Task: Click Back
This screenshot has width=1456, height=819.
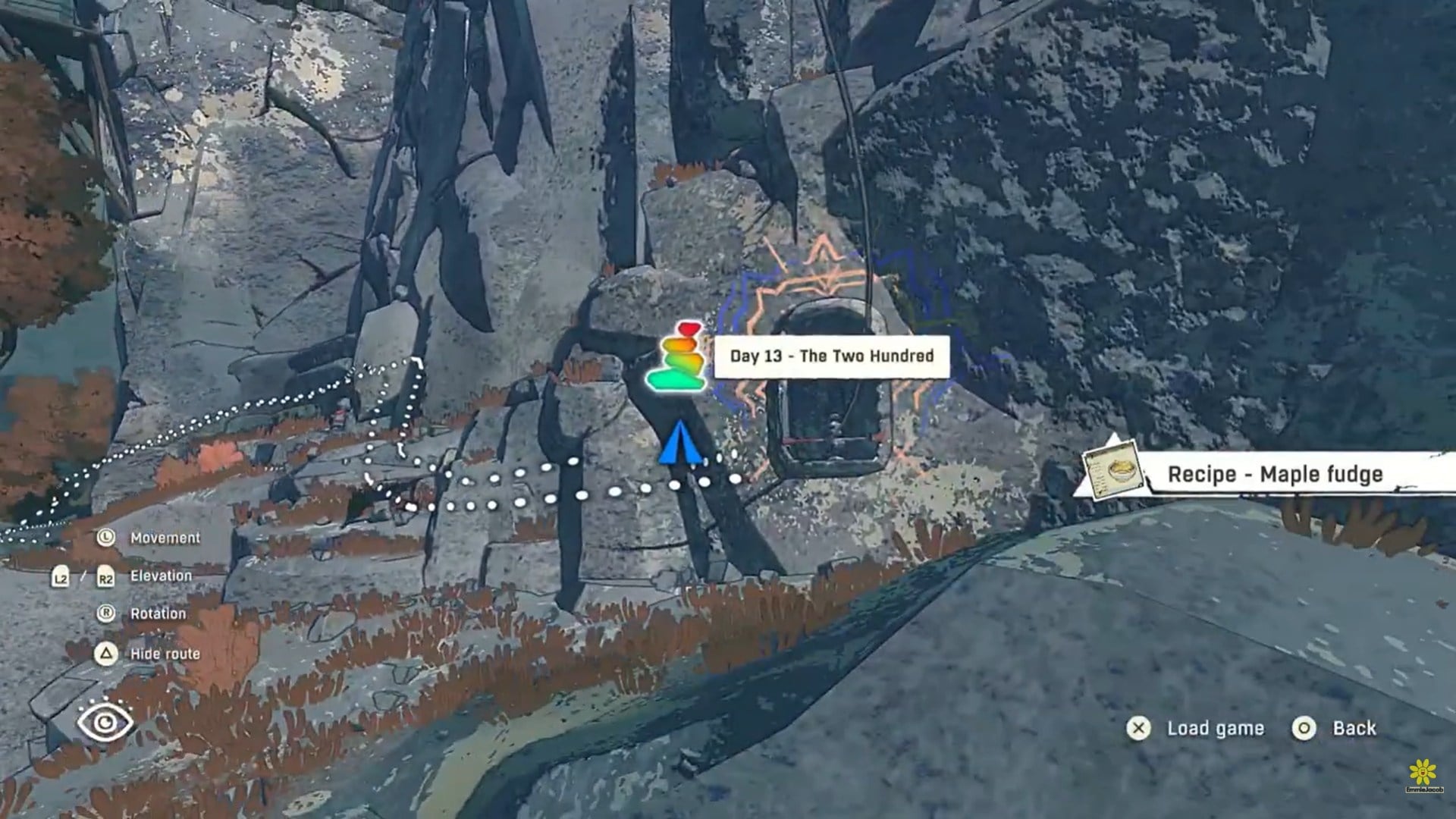Action: pos(1354,726)
